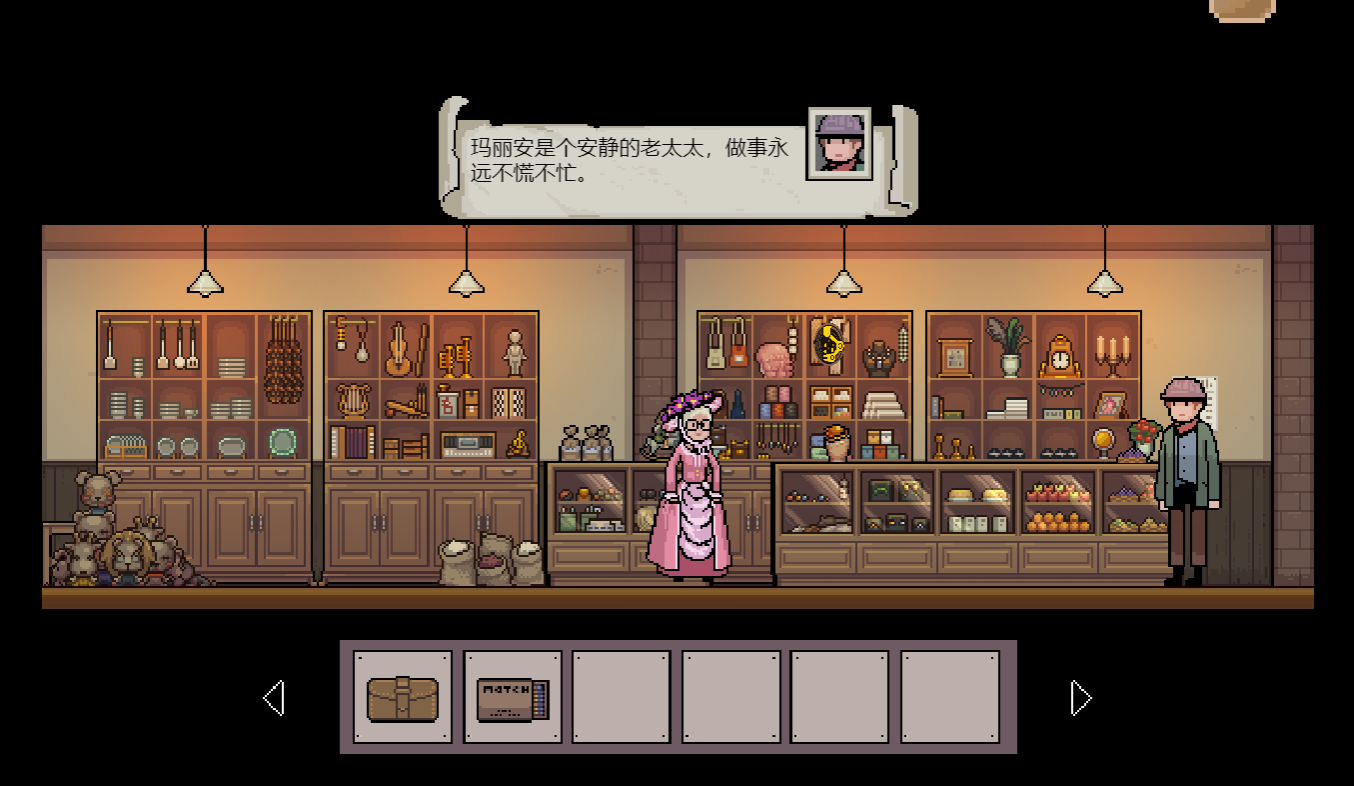The height and width of the screenshot is (786, 1354).
Task: Open the leather satchel in the inventory
Action: (401, 696)
